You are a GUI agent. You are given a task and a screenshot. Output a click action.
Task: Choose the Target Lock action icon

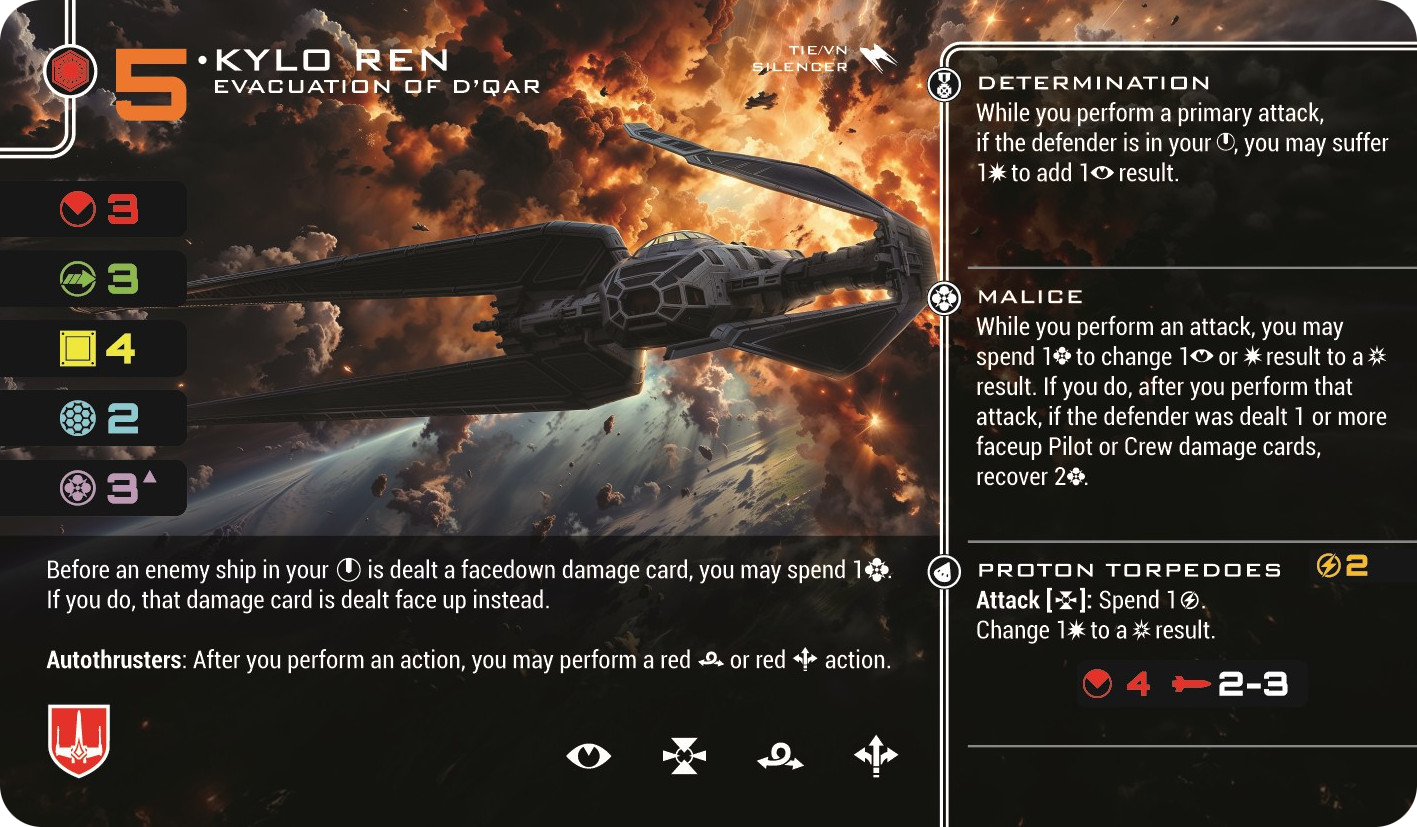point(684,756)
